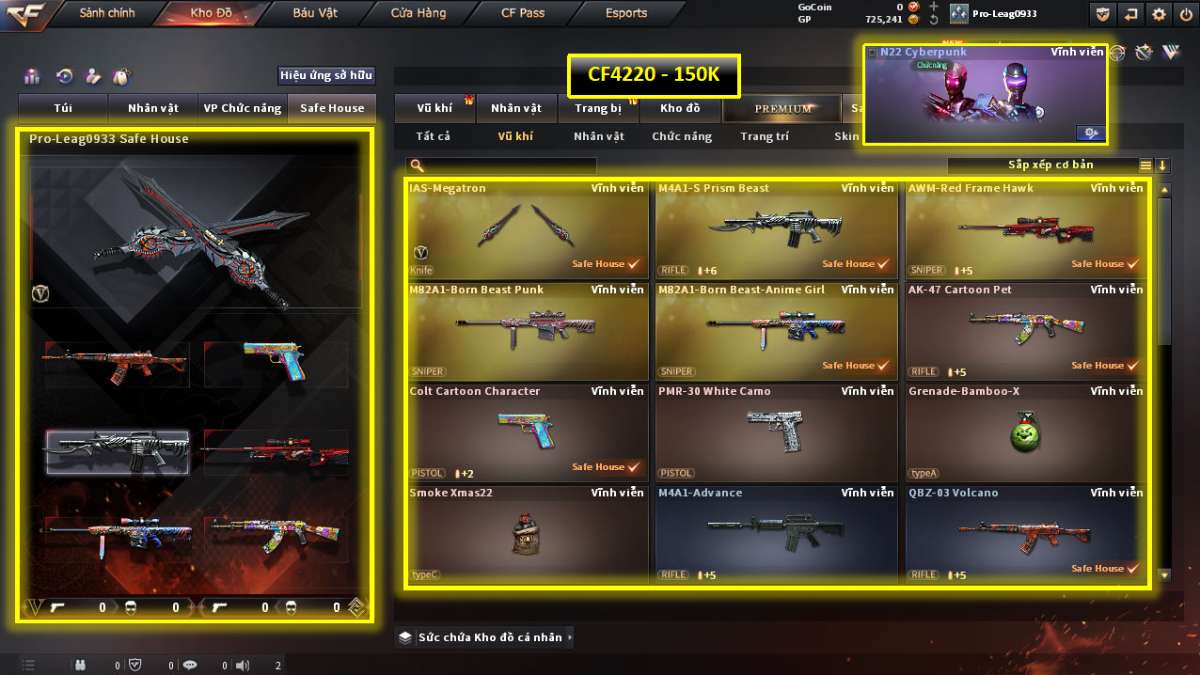
Task: Select the AK-47 Cartoon Pet rifle
Action: click(x=1025, y=330)
